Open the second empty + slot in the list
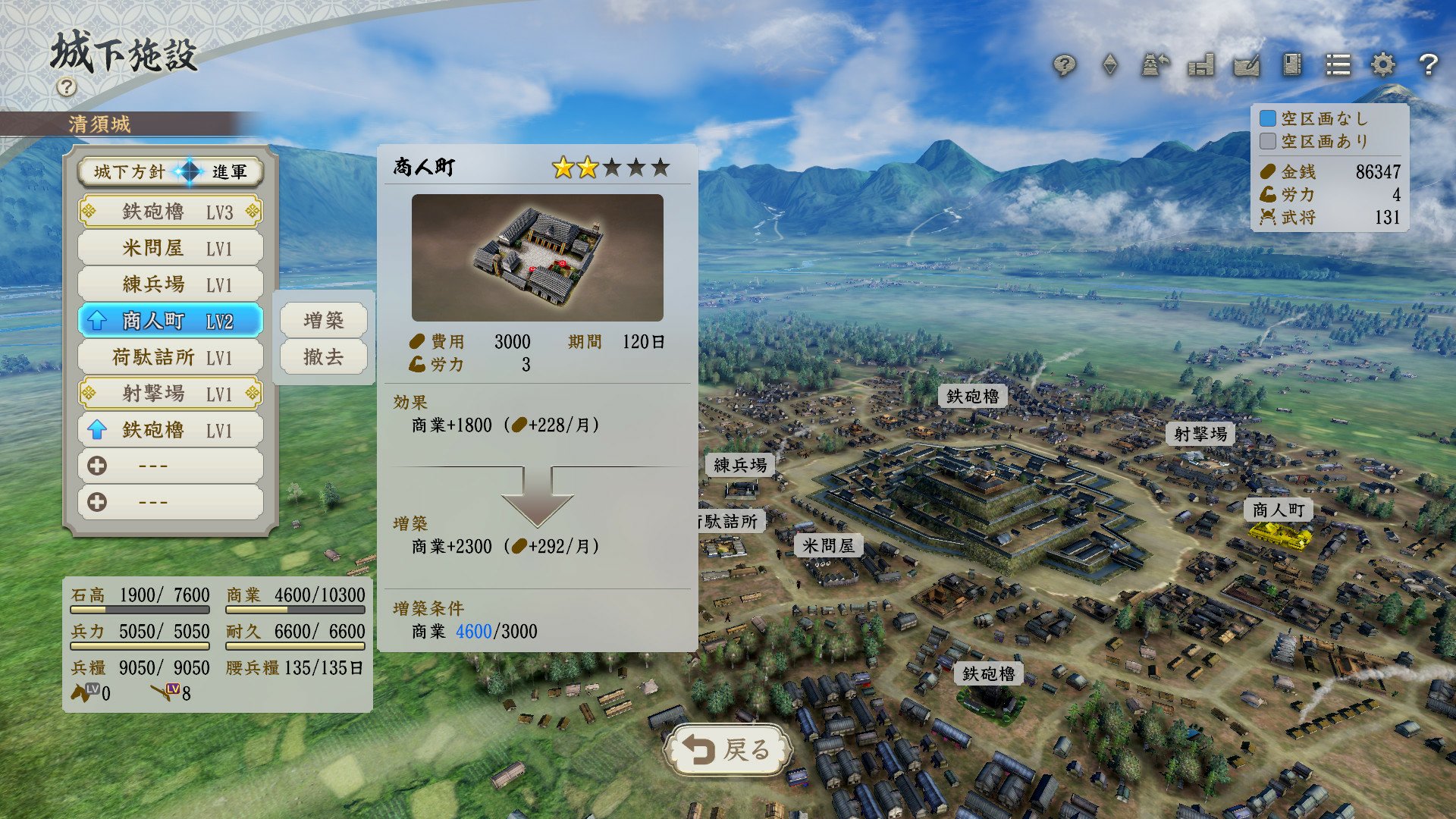The height and width of the screenshot is (819, 1456). coord(170,501)
